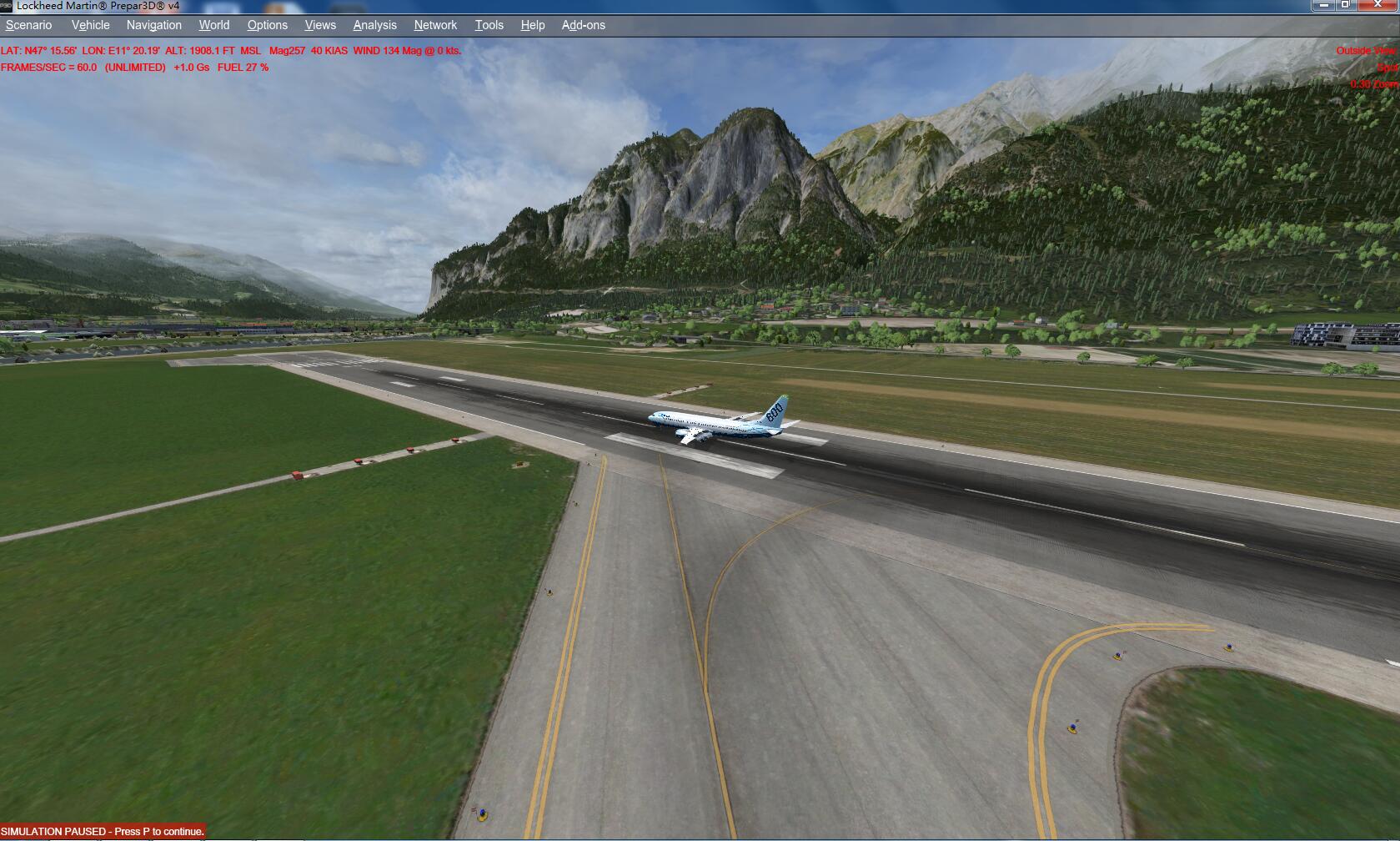
Task: Open the Scenario menu
Action: click(29, 25)
